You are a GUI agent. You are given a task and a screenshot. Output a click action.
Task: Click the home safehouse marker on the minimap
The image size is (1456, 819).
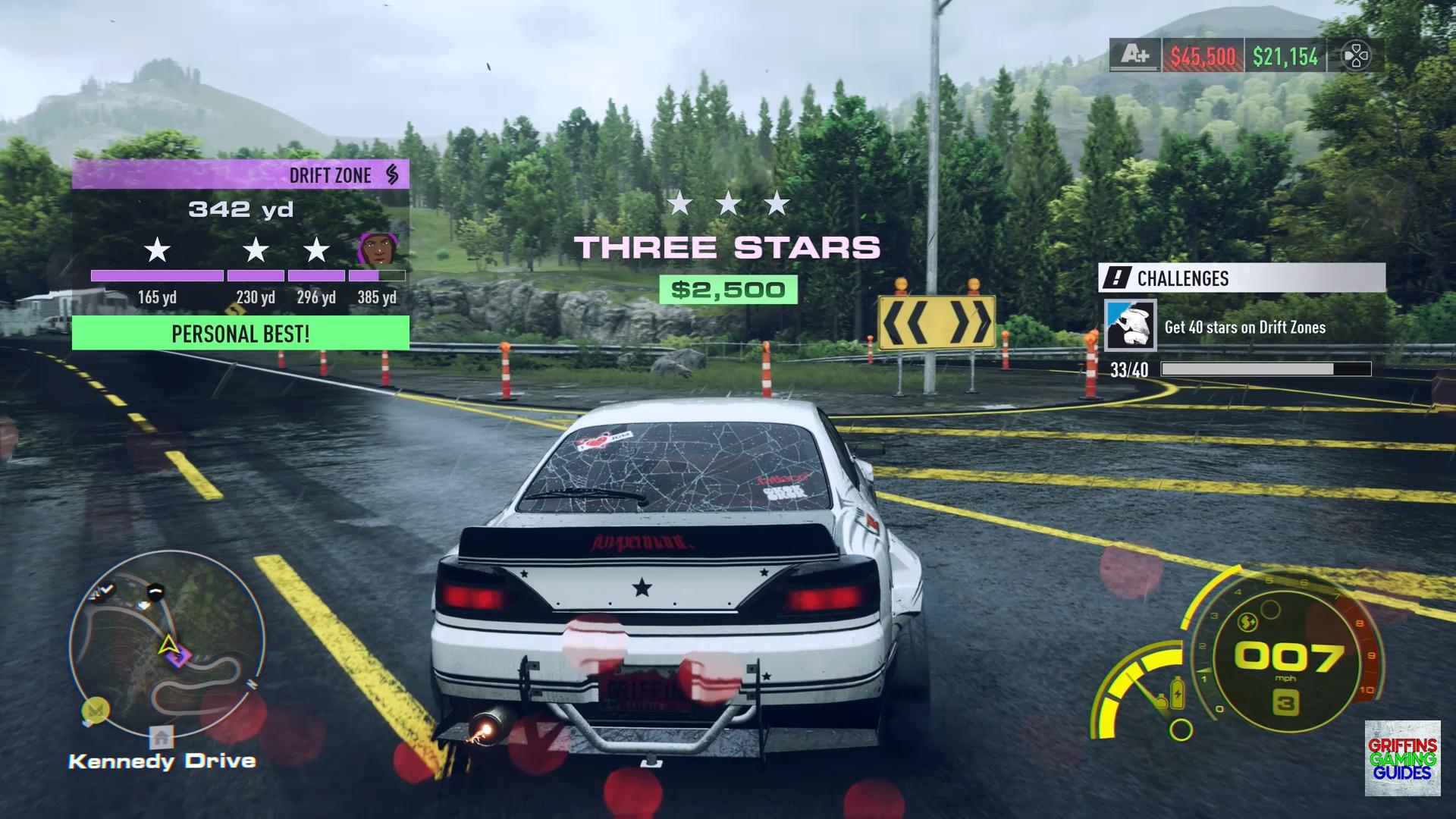click(161, 736)
